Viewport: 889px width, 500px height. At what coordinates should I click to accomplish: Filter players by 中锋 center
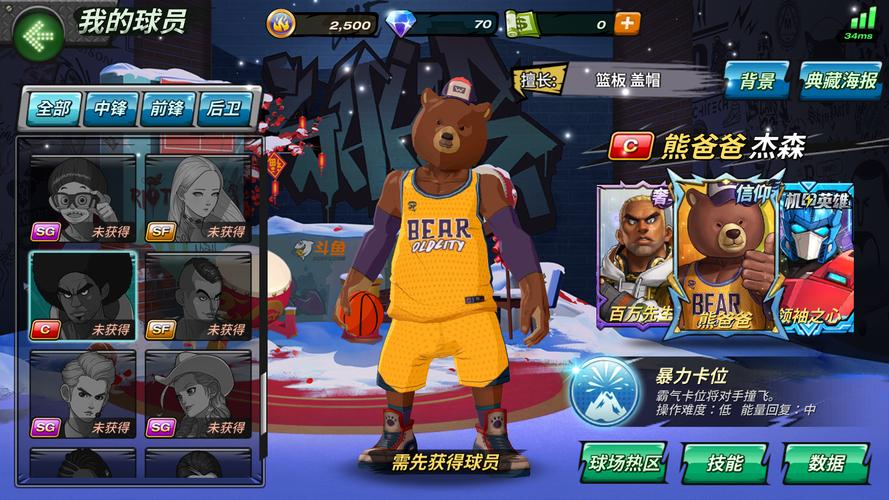click(110, 109)
